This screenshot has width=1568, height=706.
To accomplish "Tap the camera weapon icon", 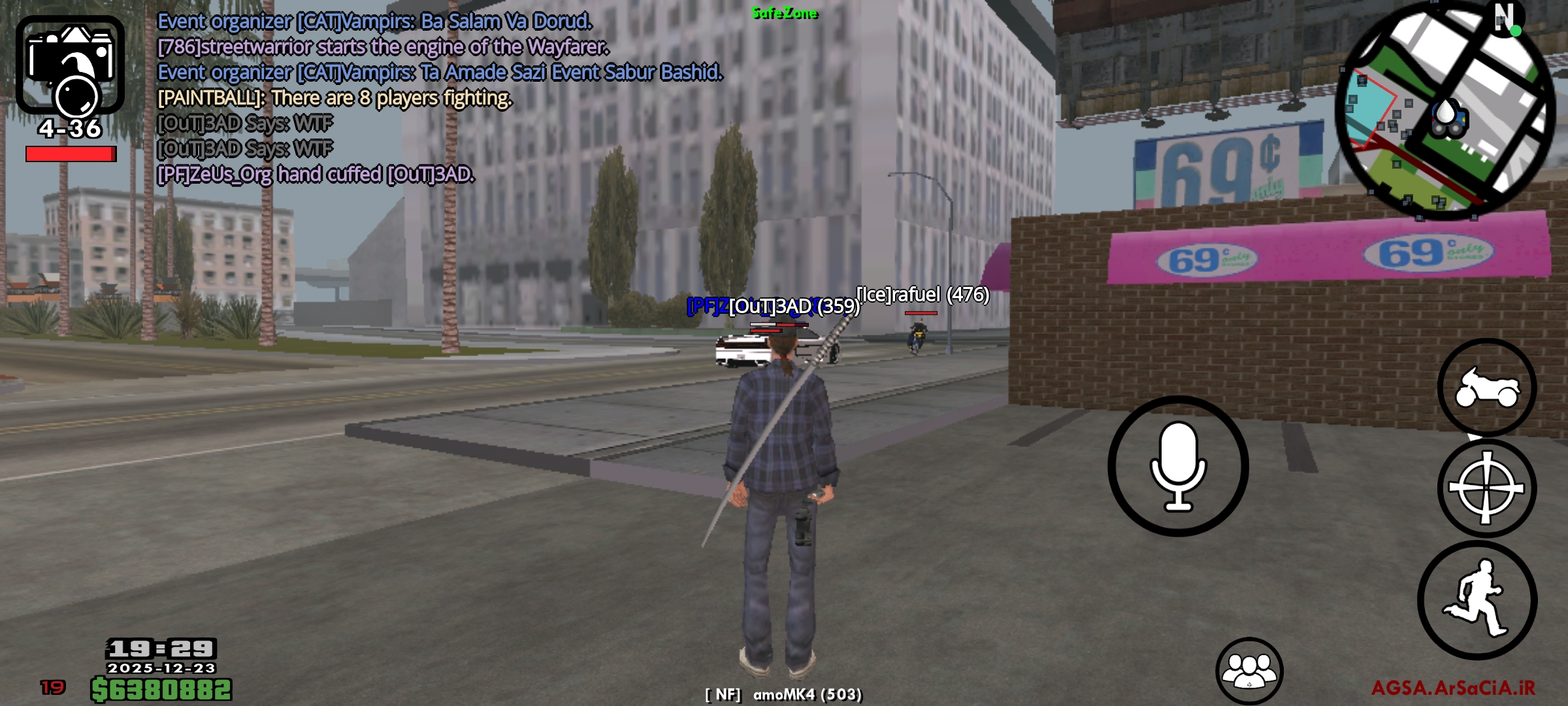I will tap(70, 65).
